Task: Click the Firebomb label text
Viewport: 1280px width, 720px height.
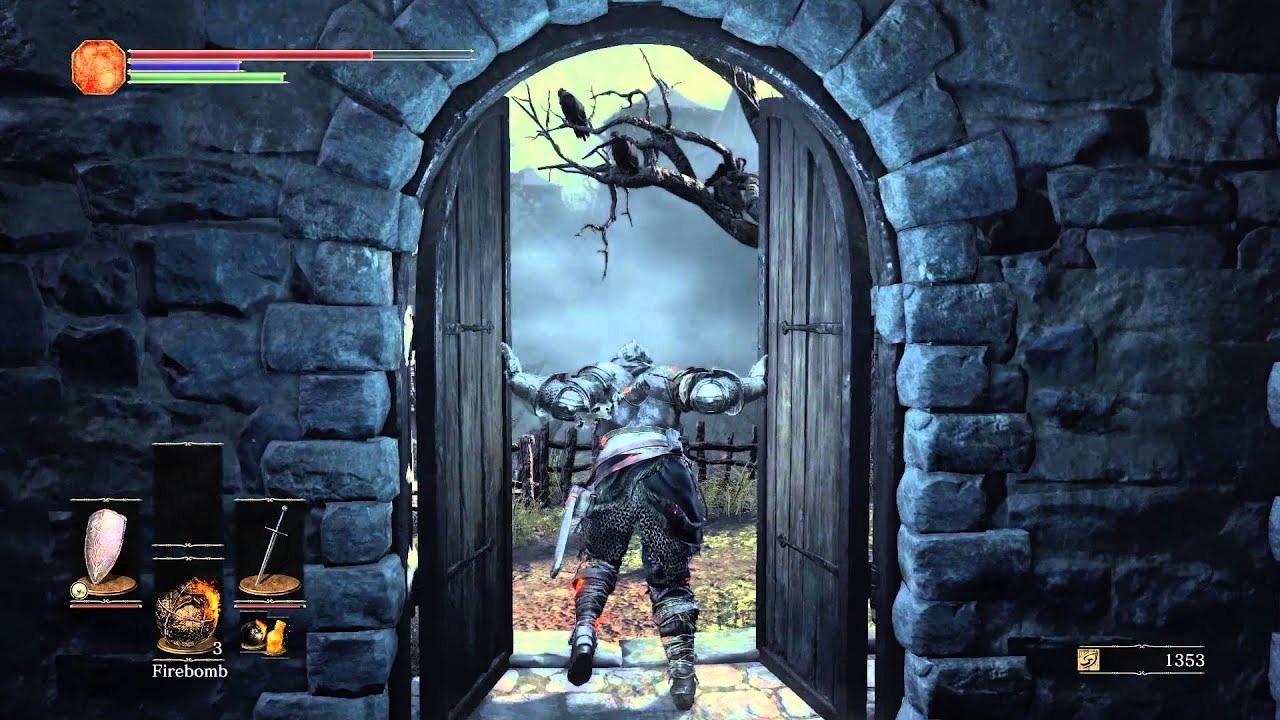Action: pos(190,670)
